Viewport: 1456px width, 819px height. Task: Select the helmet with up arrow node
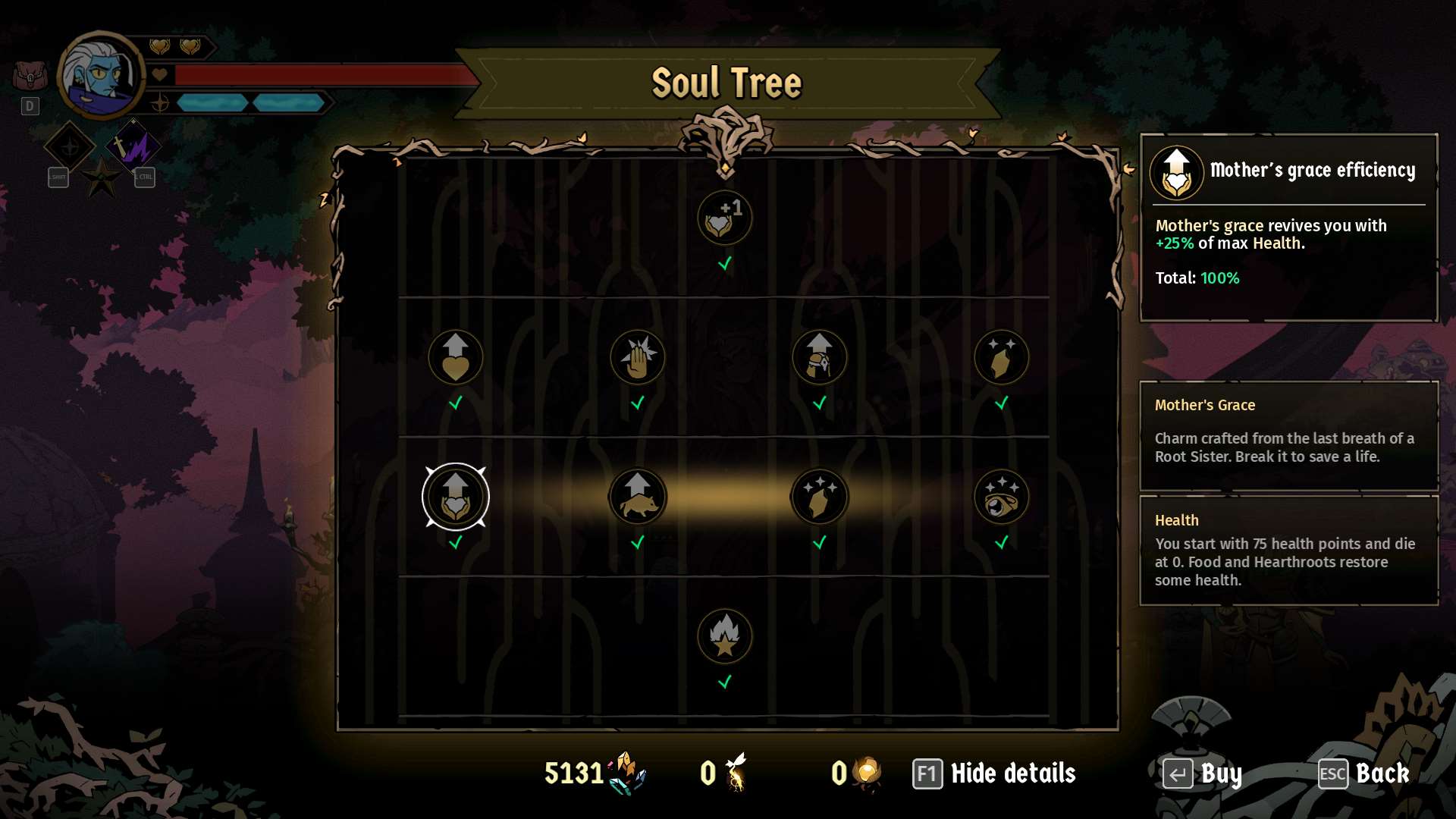coord(819,357)
